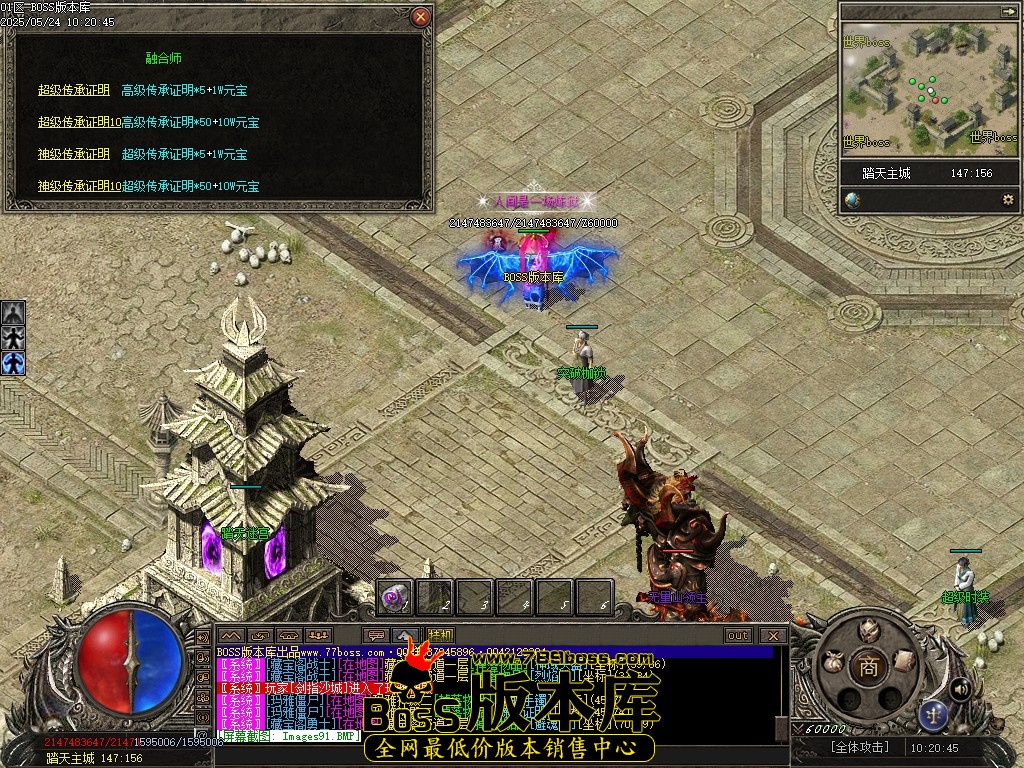Image resolution: width=1024 pixels, height=768 pixels.
Task: Toggle the 挂机 auto-play button
Action: point(440,635)
